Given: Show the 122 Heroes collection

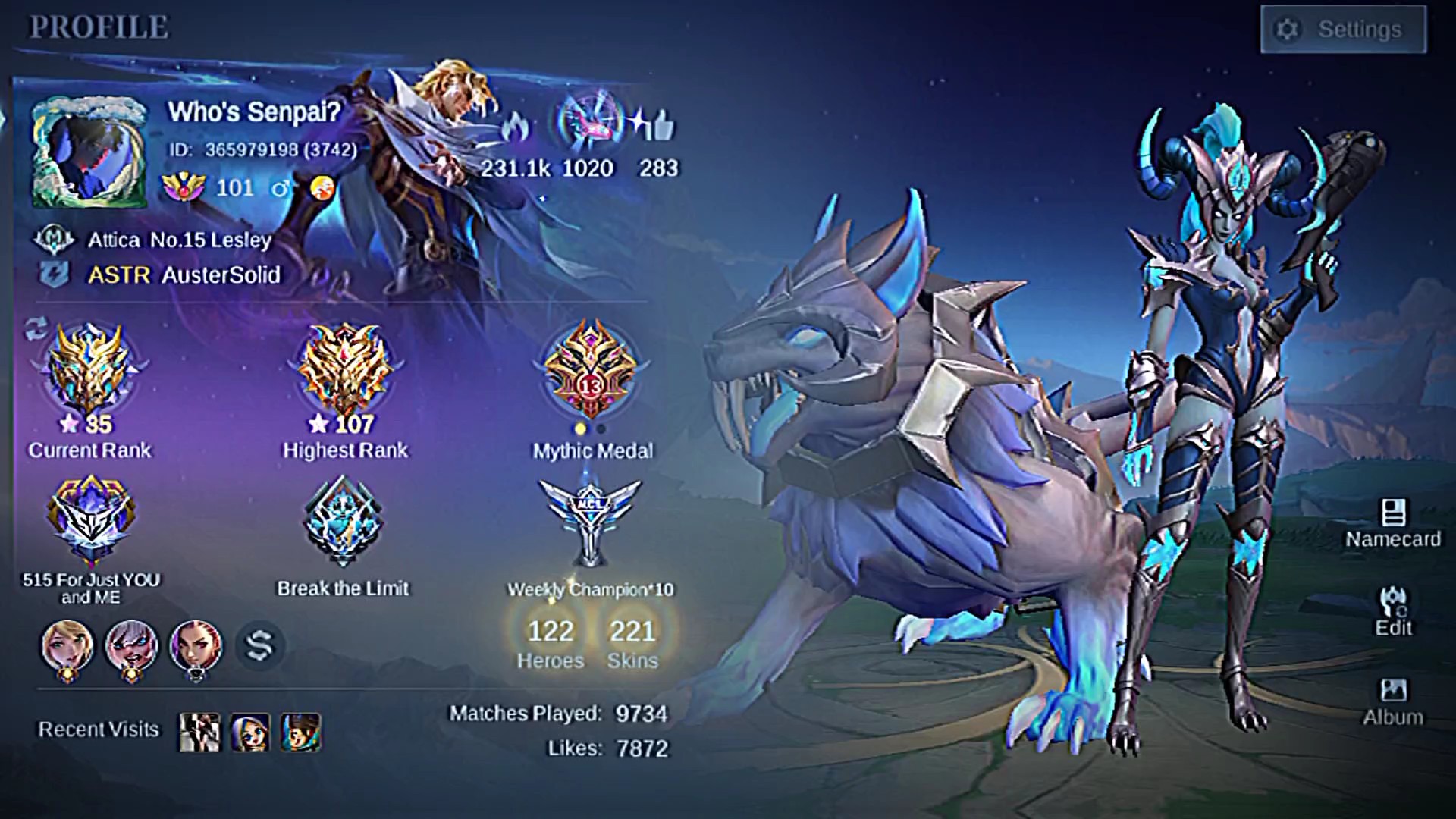Looking at the screenshot, I should coord(551,642).
